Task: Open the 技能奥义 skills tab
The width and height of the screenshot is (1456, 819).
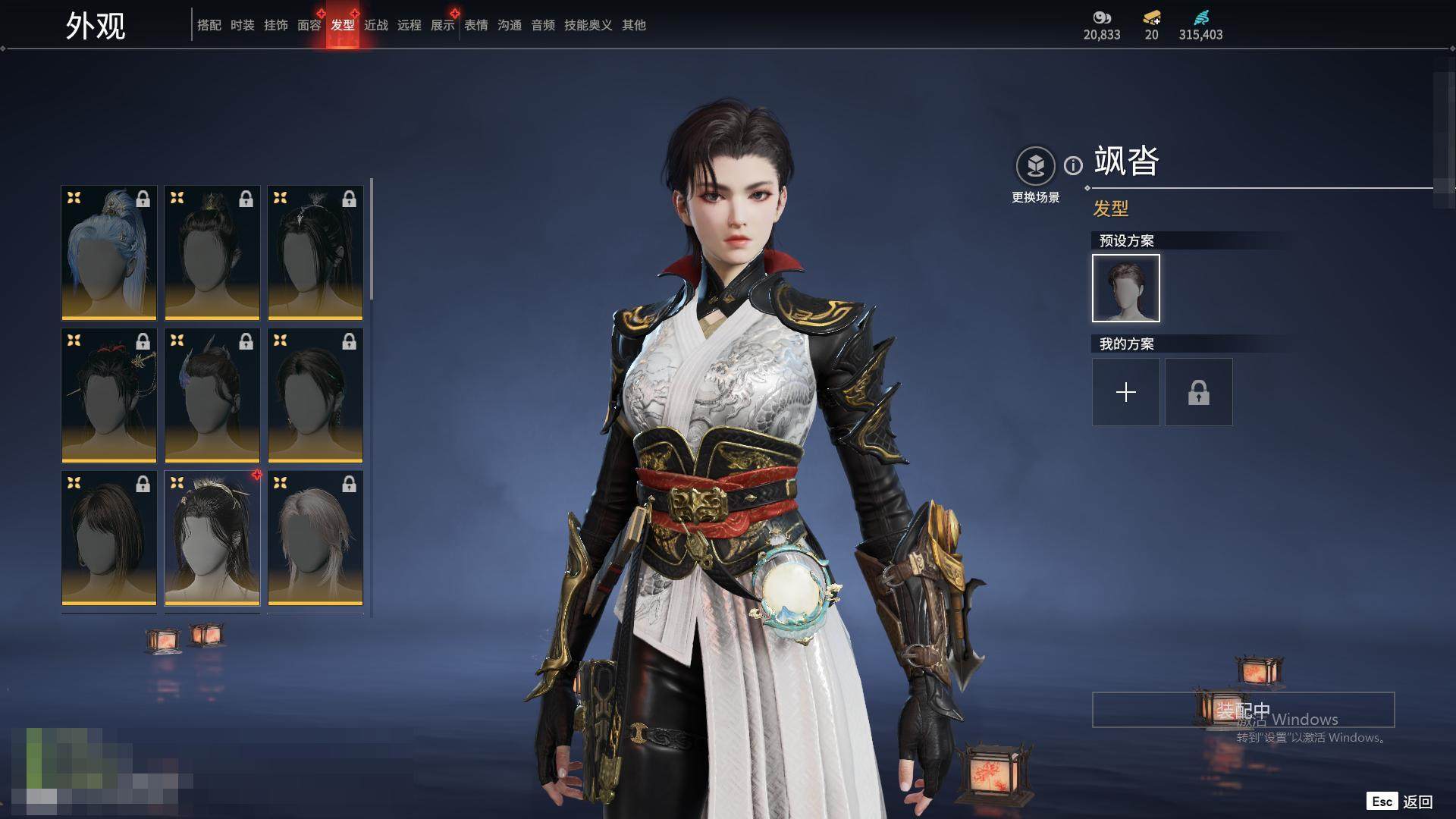Action: point(588,25)
